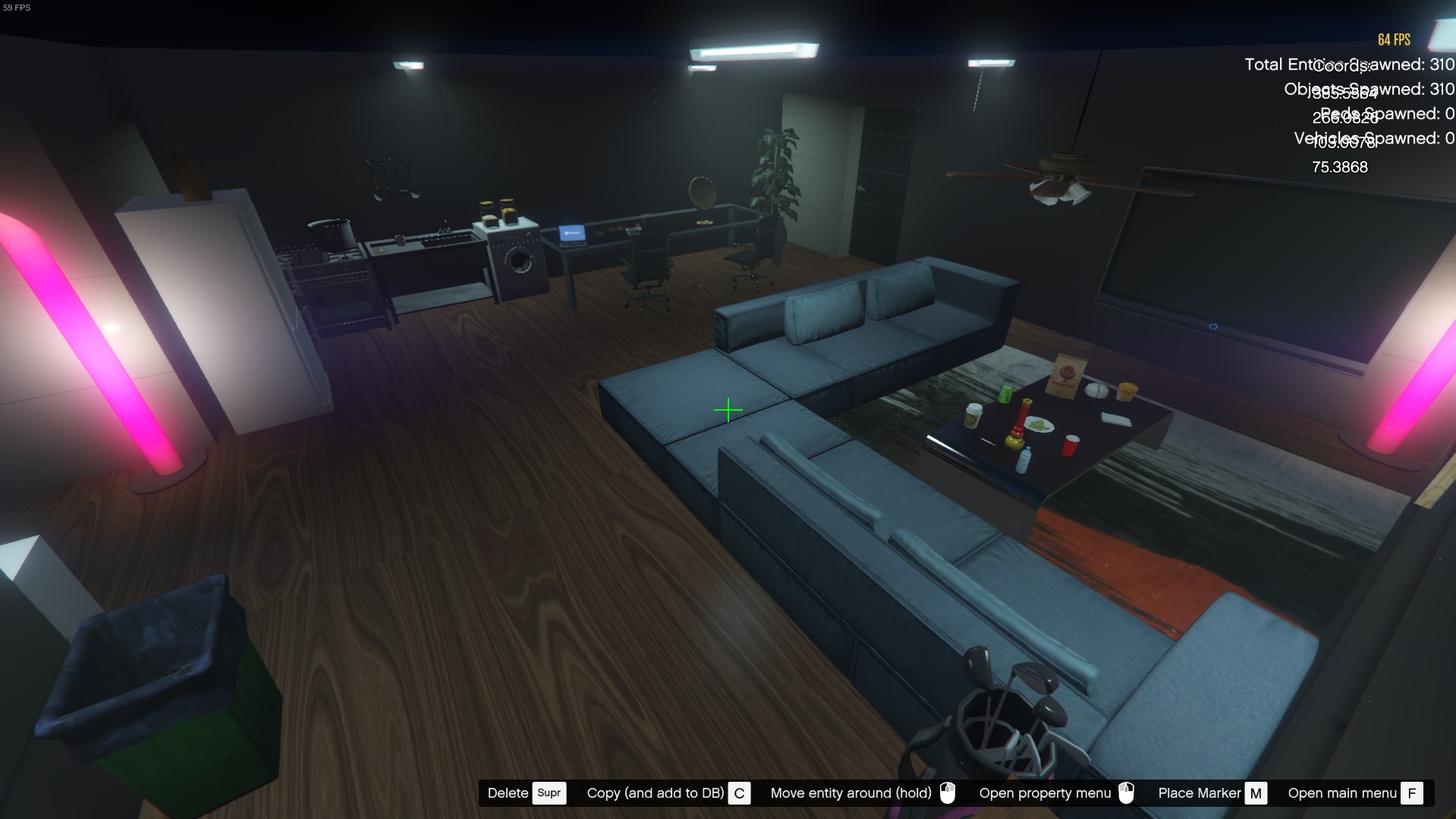Click the F keybind badge for main menu
The width and height of the screenshot is (1456, 819).
1413,793
